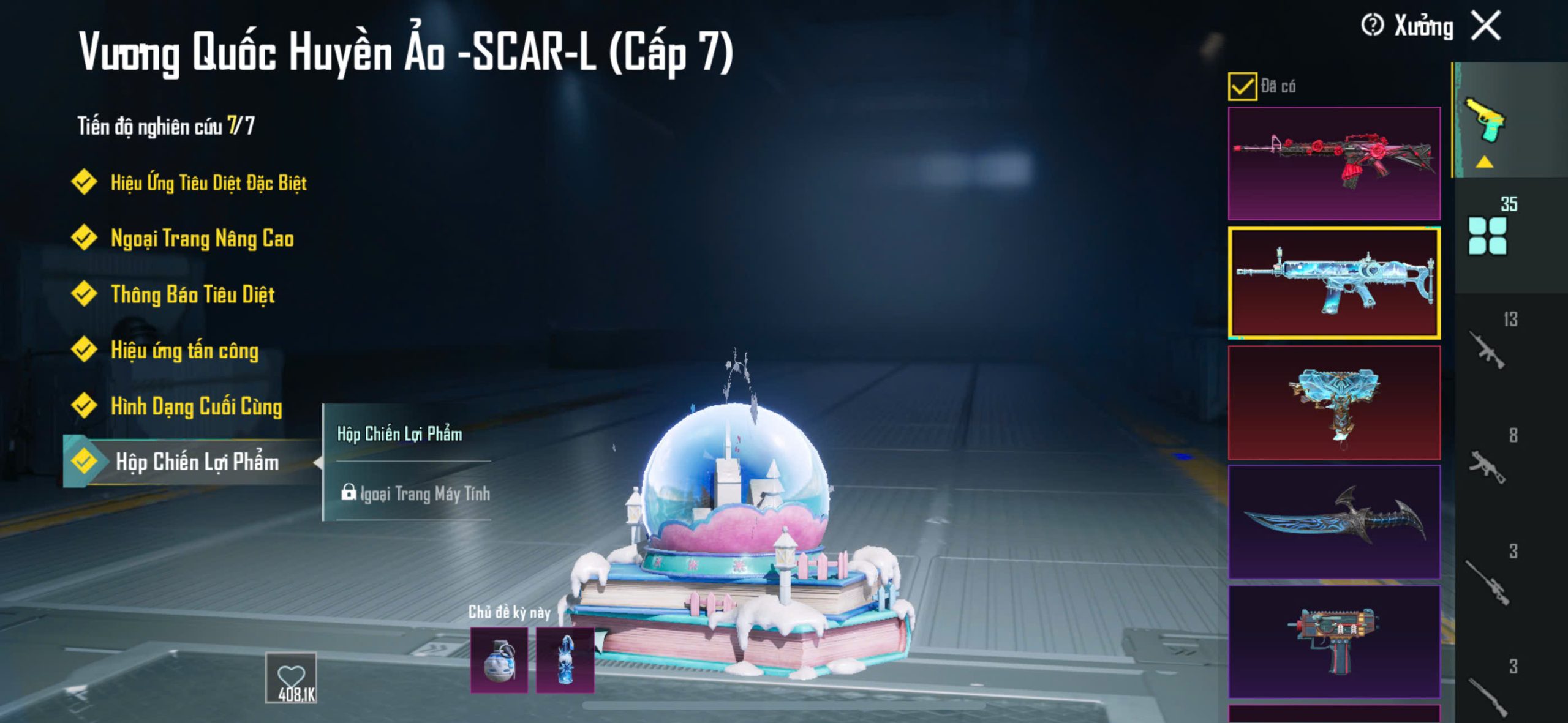Viewport: 1568px width, 723px height.
Task: Close the workshop screen
Action: [x=1487, y=26]
